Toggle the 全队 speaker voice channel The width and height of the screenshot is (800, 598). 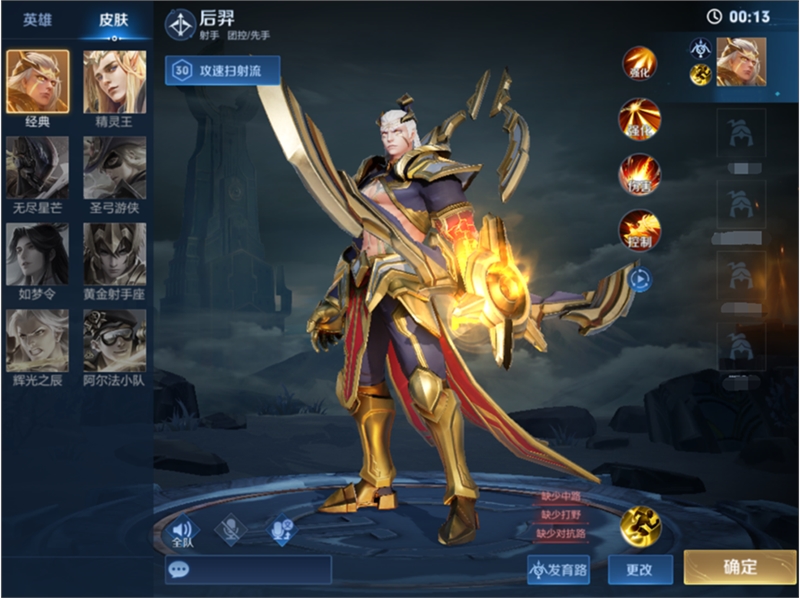click(182, 531)
